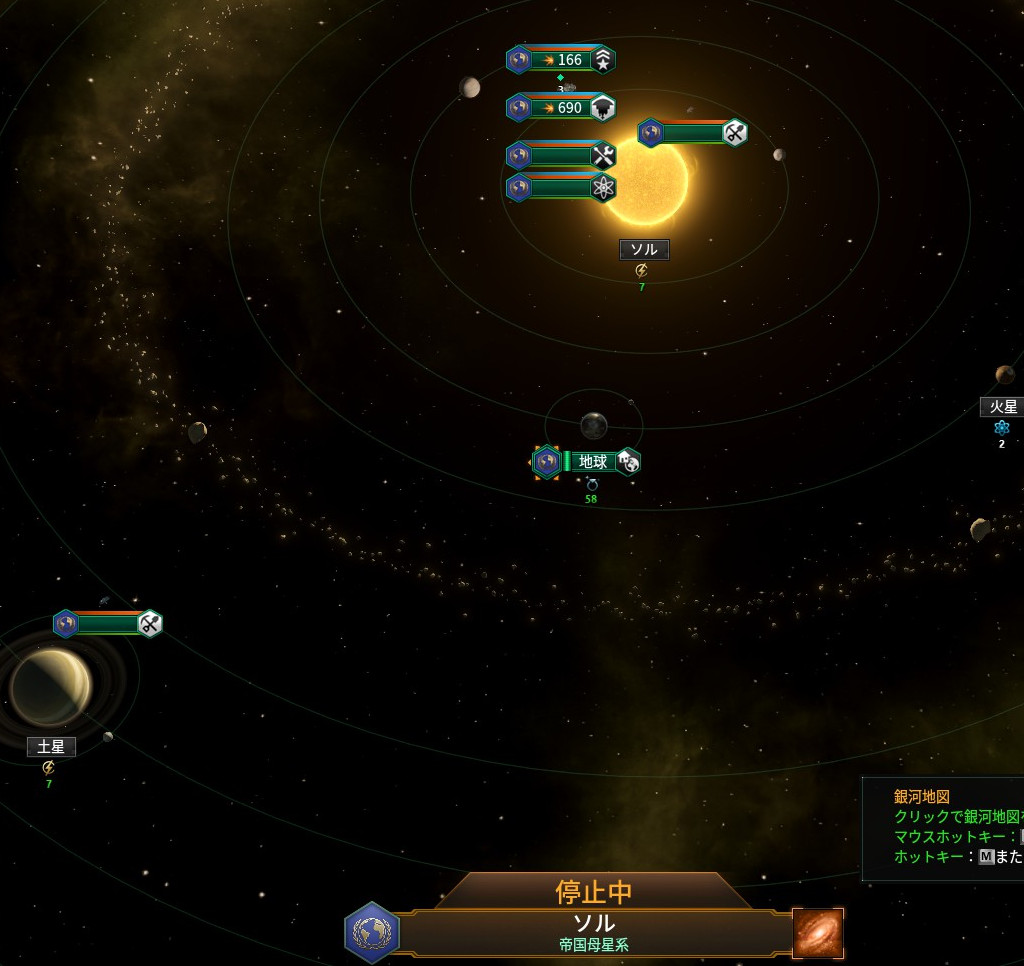Select the starbase label showing 690 power
1024x966 pixels.
(x=561, y=108)
